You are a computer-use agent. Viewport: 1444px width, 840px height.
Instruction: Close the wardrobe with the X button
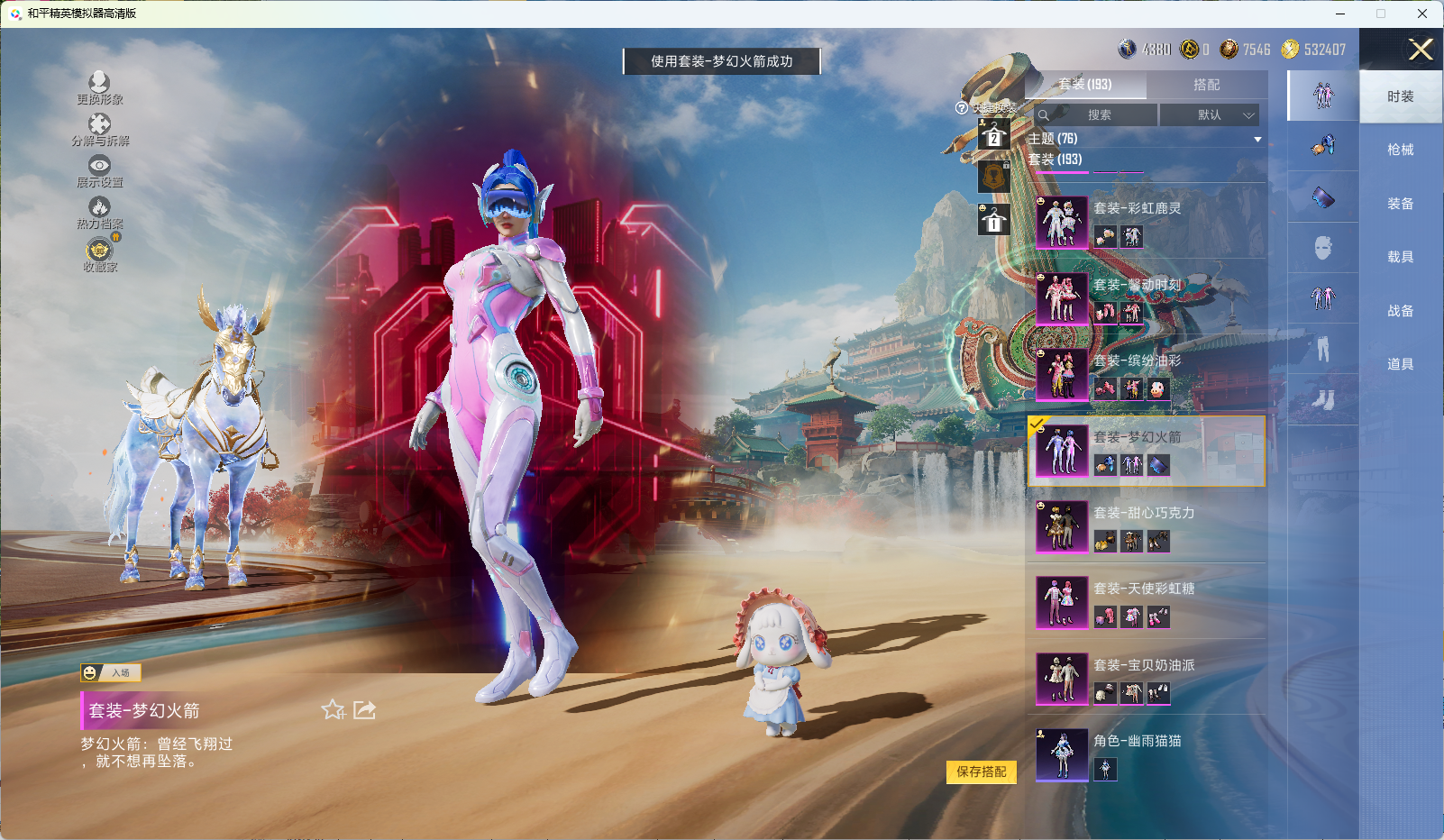click(x=1421, y=50)
